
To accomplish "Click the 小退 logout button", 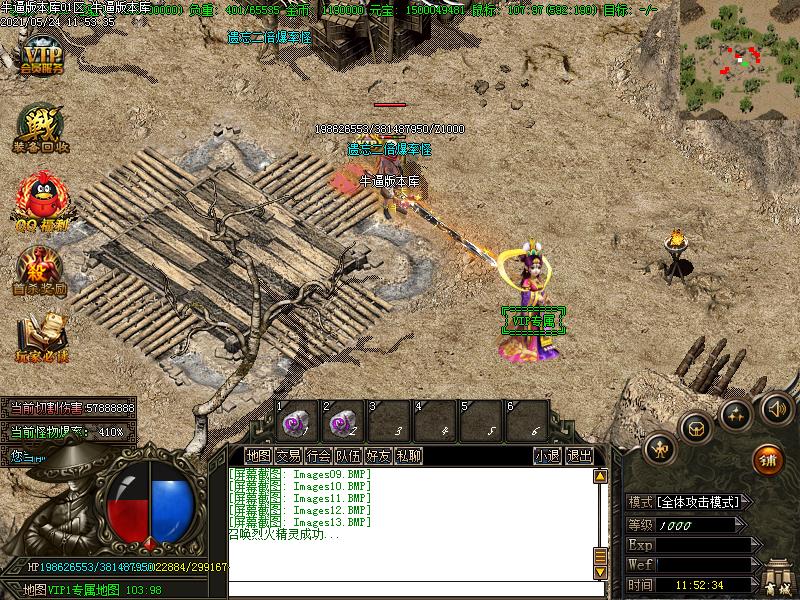I will [547, 455].
